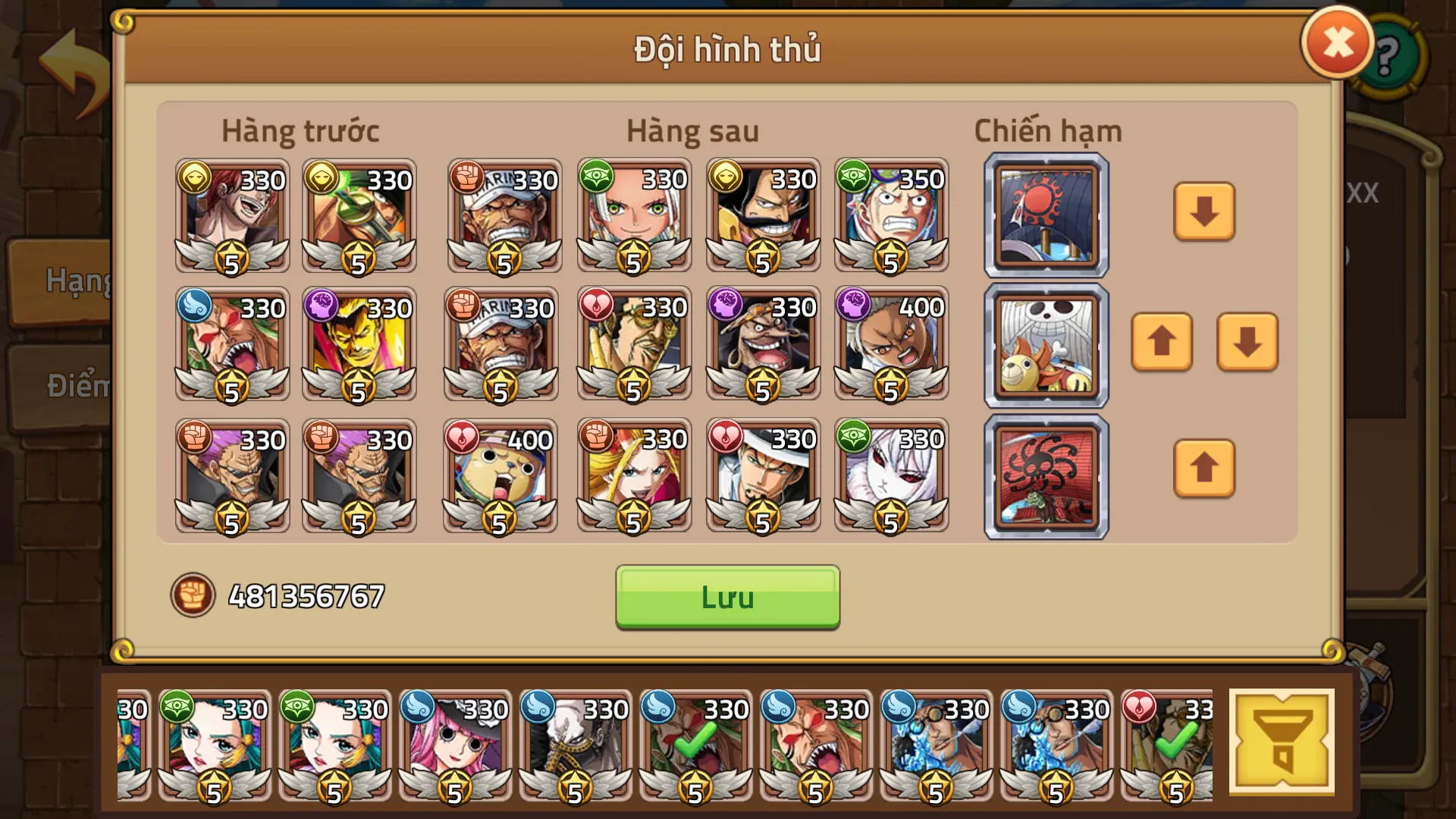Move the first battleship down
Viewport: 1456px width, 819px height.
[x=1204, y=214]
